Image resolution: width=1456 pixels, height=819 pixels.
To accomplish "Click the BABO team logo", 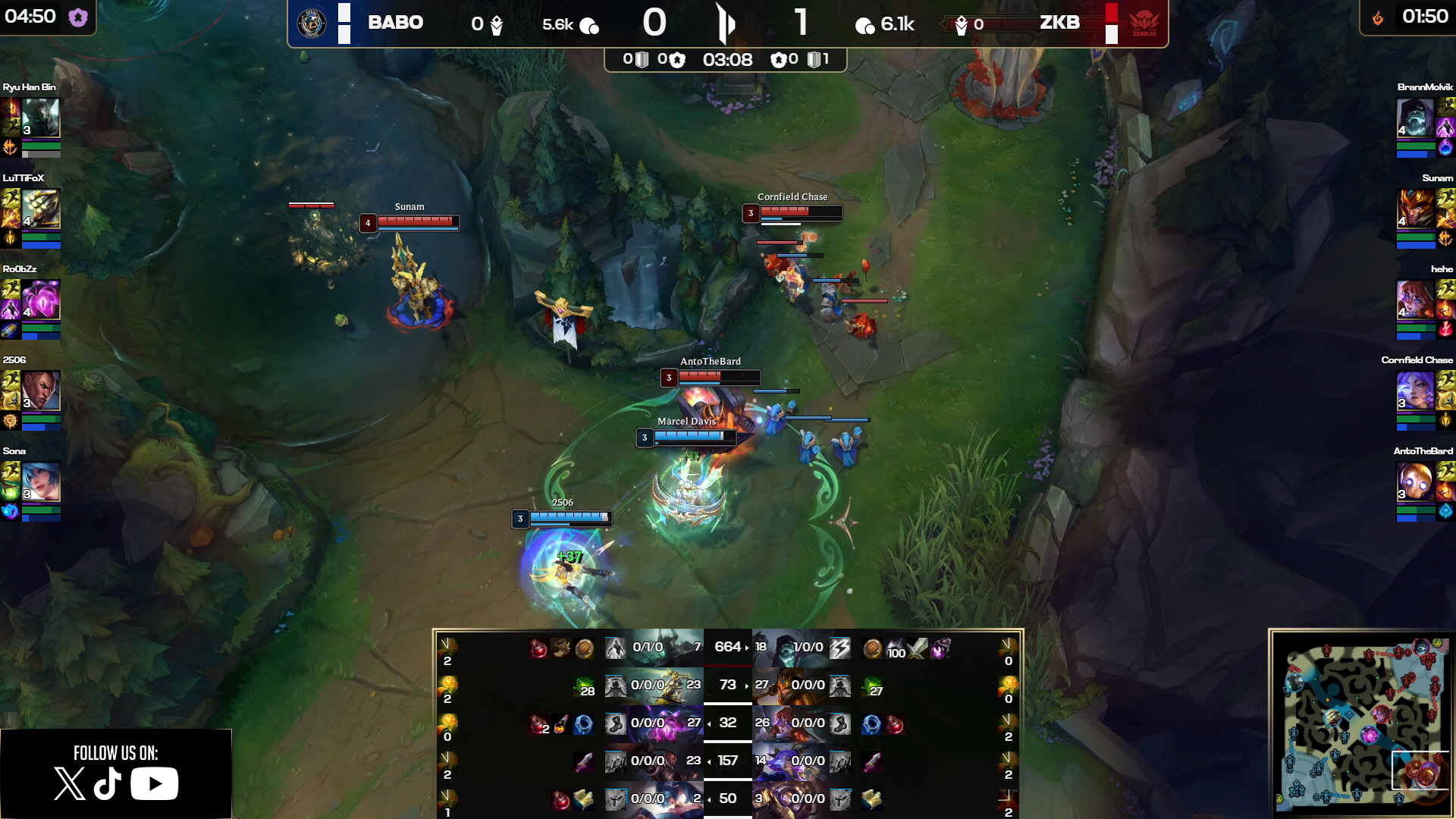I will (x=311, y=24).
